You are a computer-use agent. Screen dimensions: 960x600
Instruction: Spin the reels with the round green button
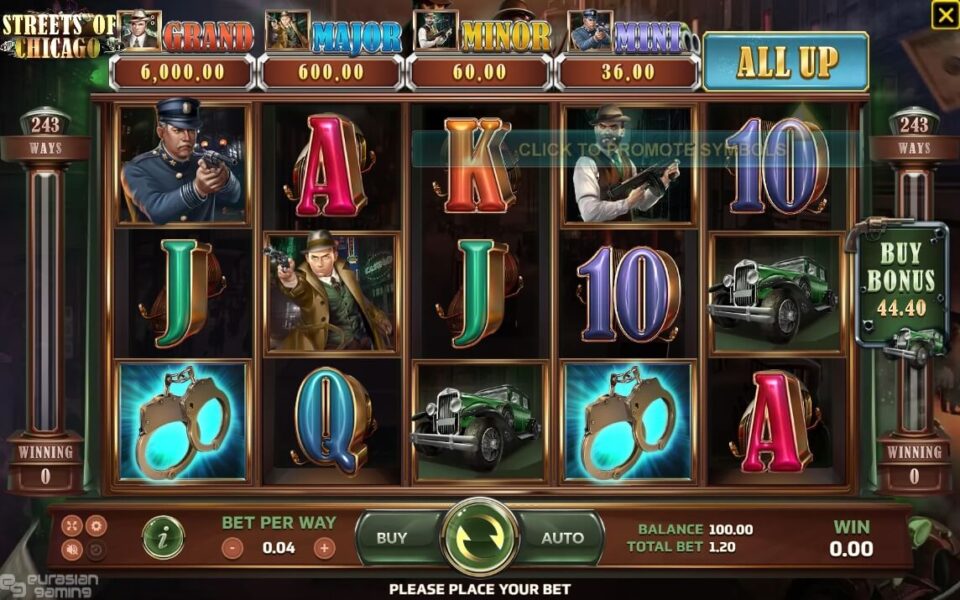pos(480,537)
